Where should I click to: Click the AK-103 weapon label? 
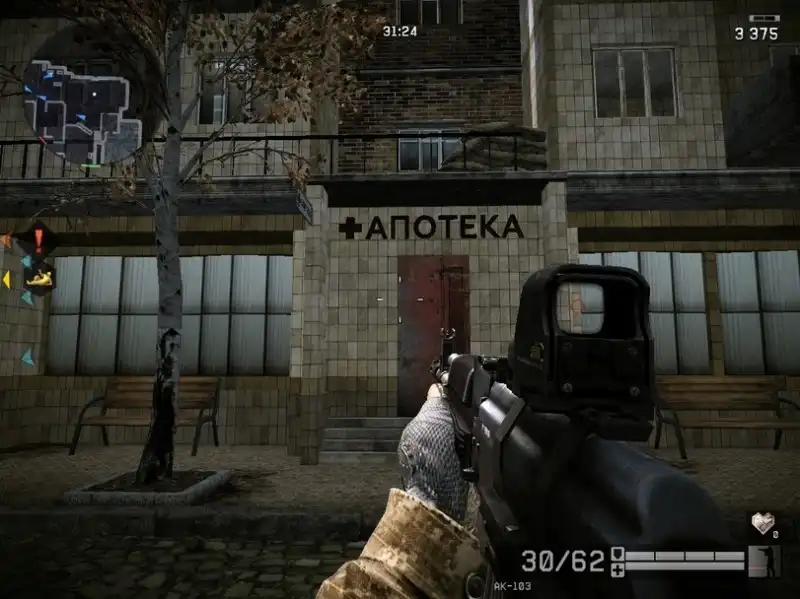click(510, 586)
